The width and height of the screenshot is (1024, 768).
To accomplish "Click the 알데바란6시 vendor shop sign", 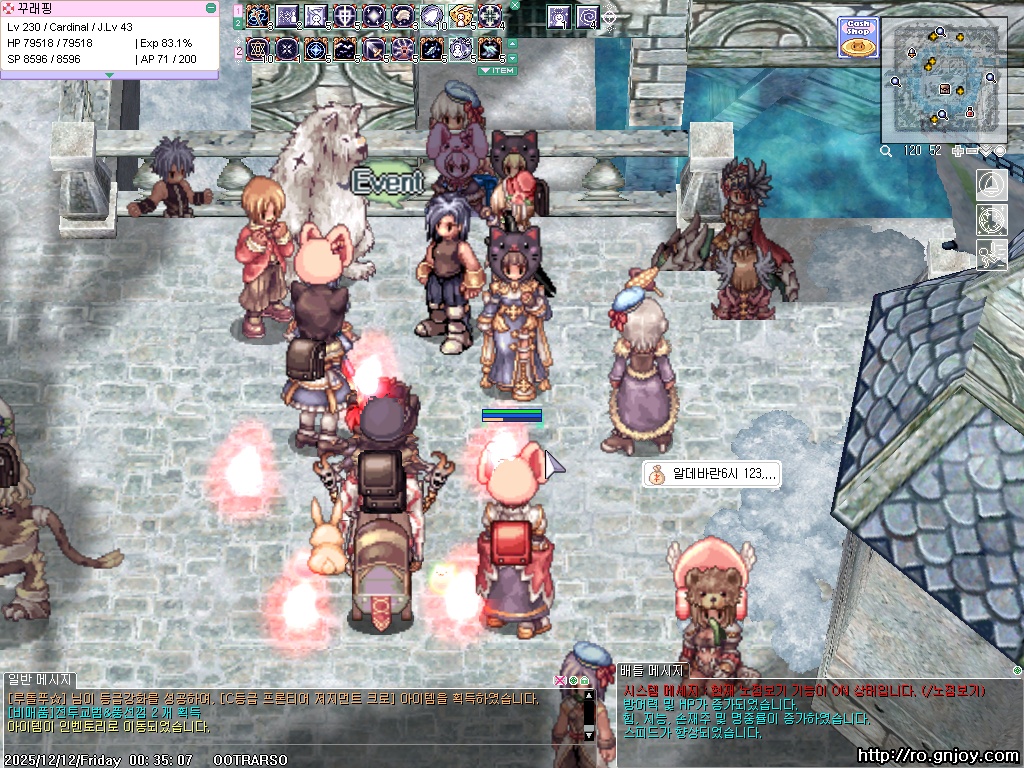I will [710, 474].
